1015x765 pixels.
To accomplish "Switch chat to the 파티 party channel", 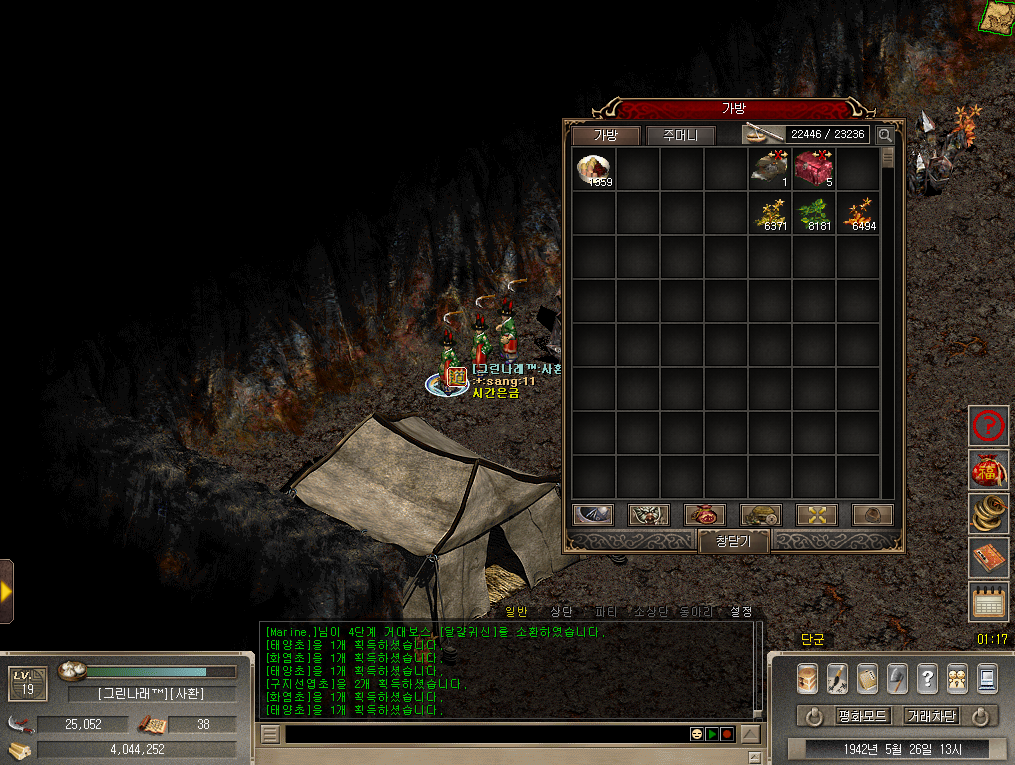I will 606,611.
